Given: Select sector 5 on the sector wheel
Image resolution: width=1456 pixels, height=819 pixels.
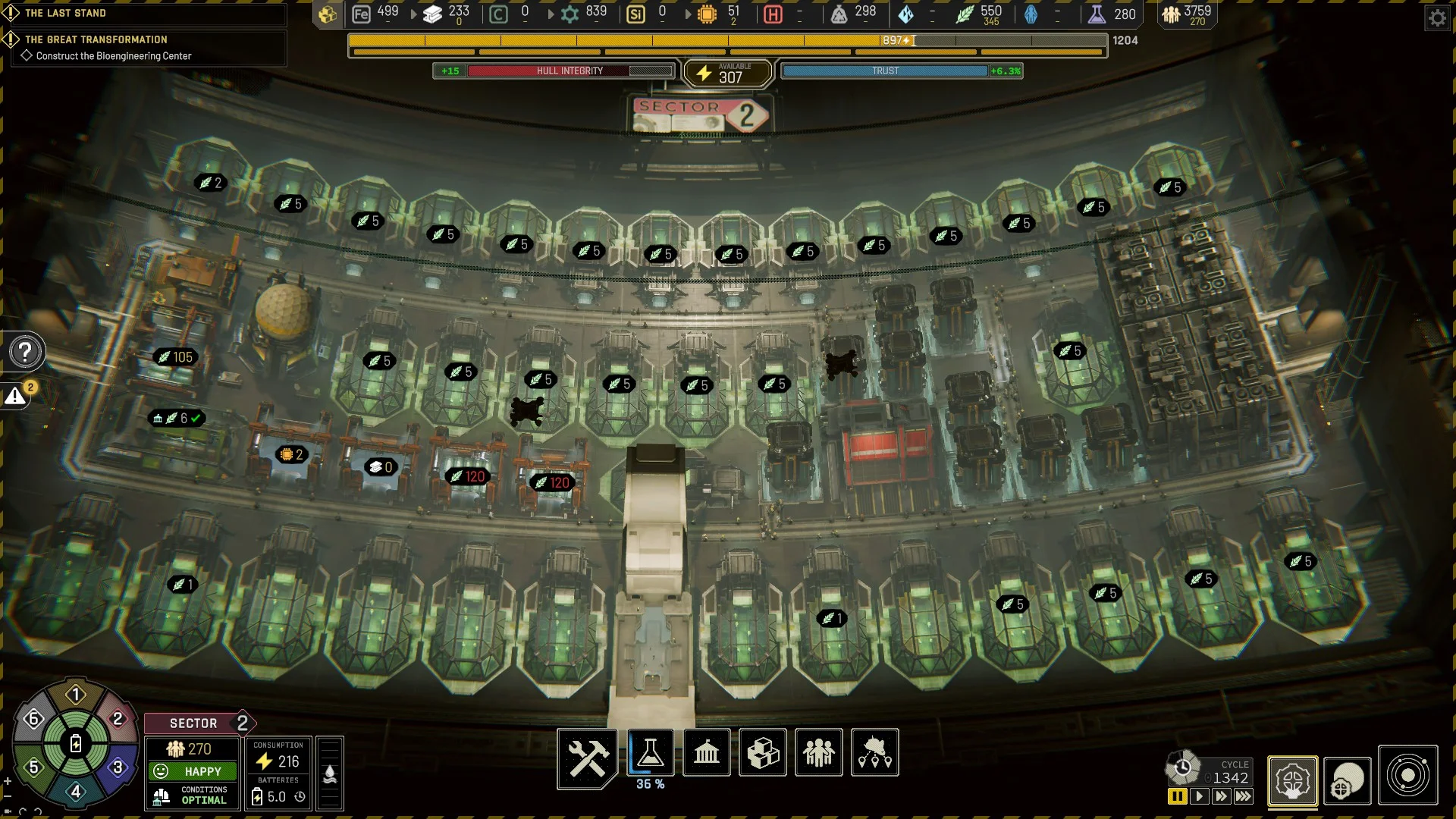Looking at the screenshot, I should (33, 767).
